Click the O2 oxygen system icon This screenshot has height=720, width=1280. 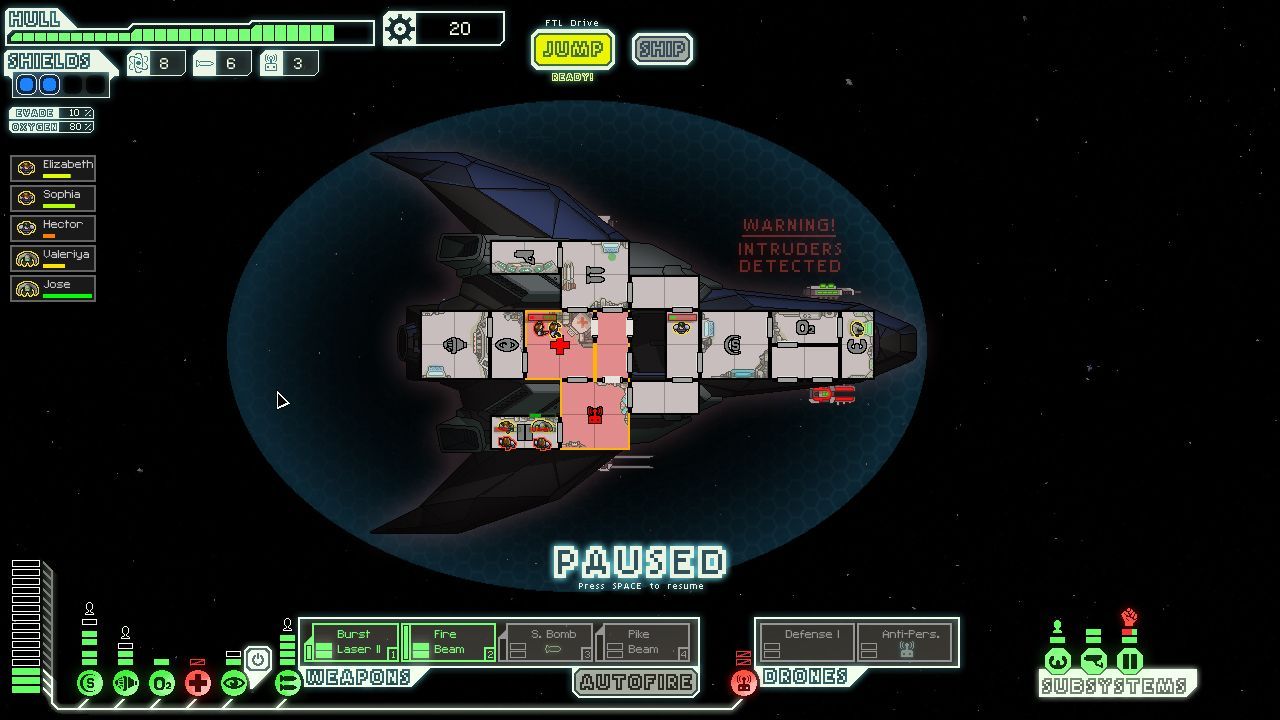[x=162, y=684]
